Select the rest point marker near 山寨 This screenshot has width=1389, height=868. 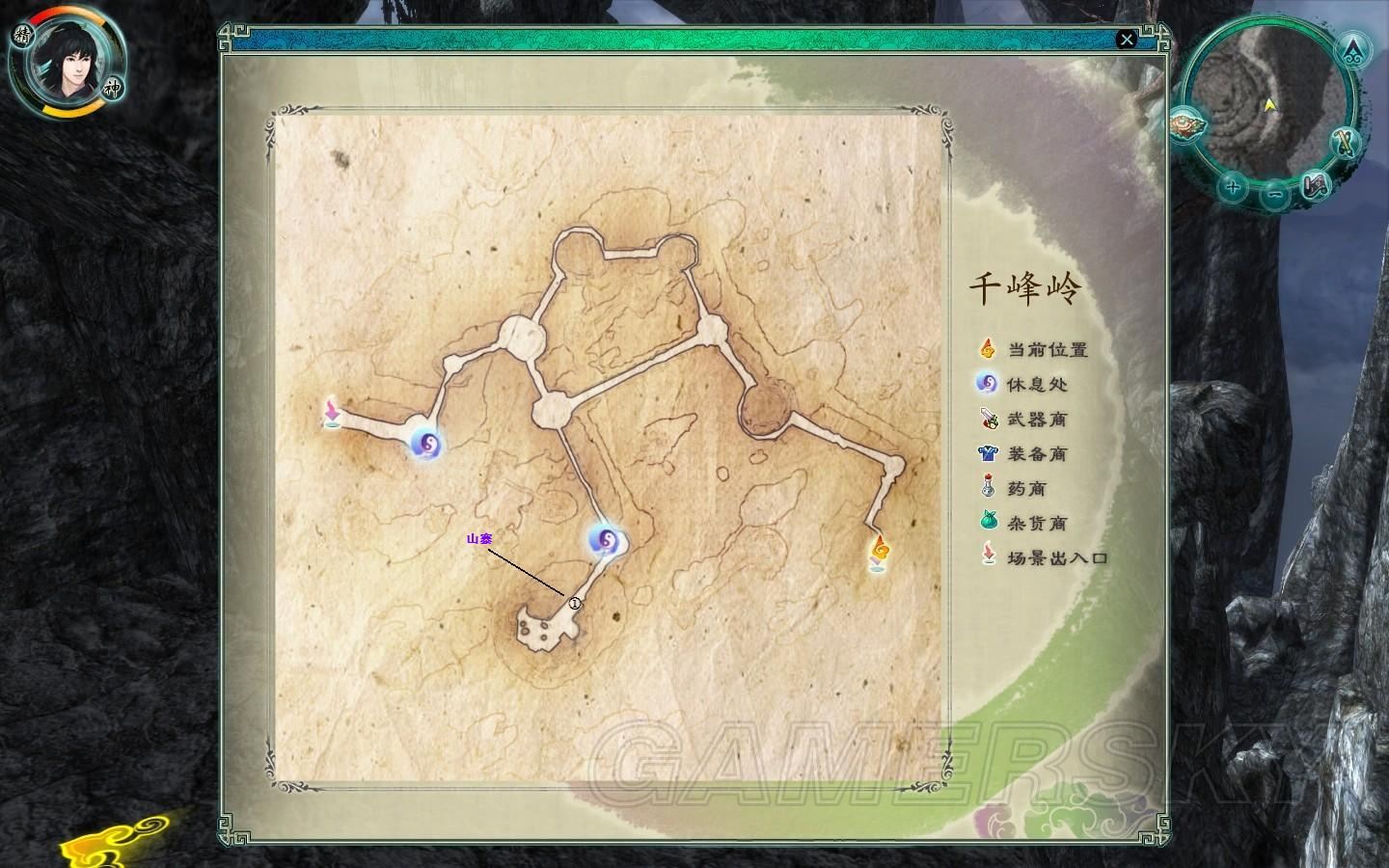606,542
